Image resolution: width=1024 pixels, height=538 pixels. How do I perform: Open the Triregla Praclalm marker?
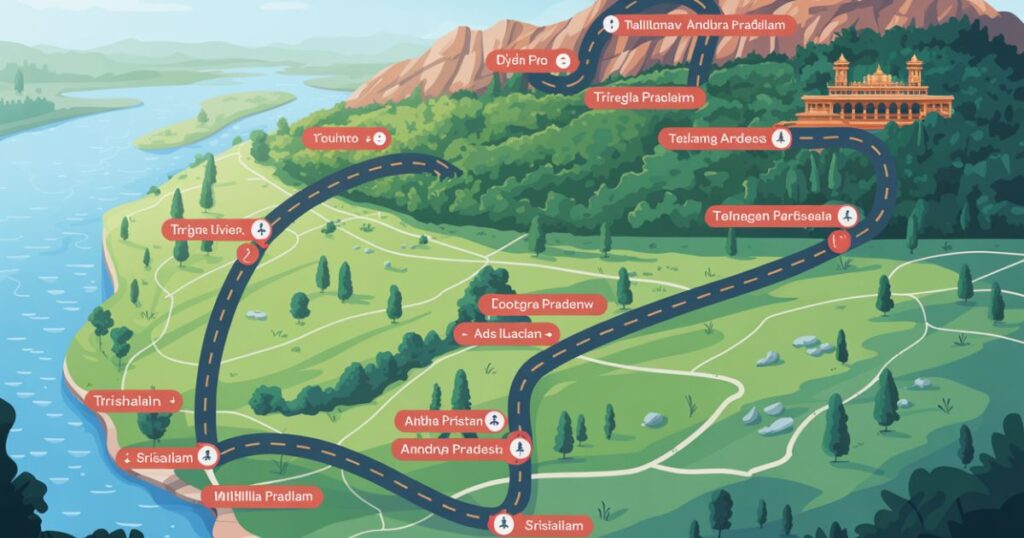[642, 97]
